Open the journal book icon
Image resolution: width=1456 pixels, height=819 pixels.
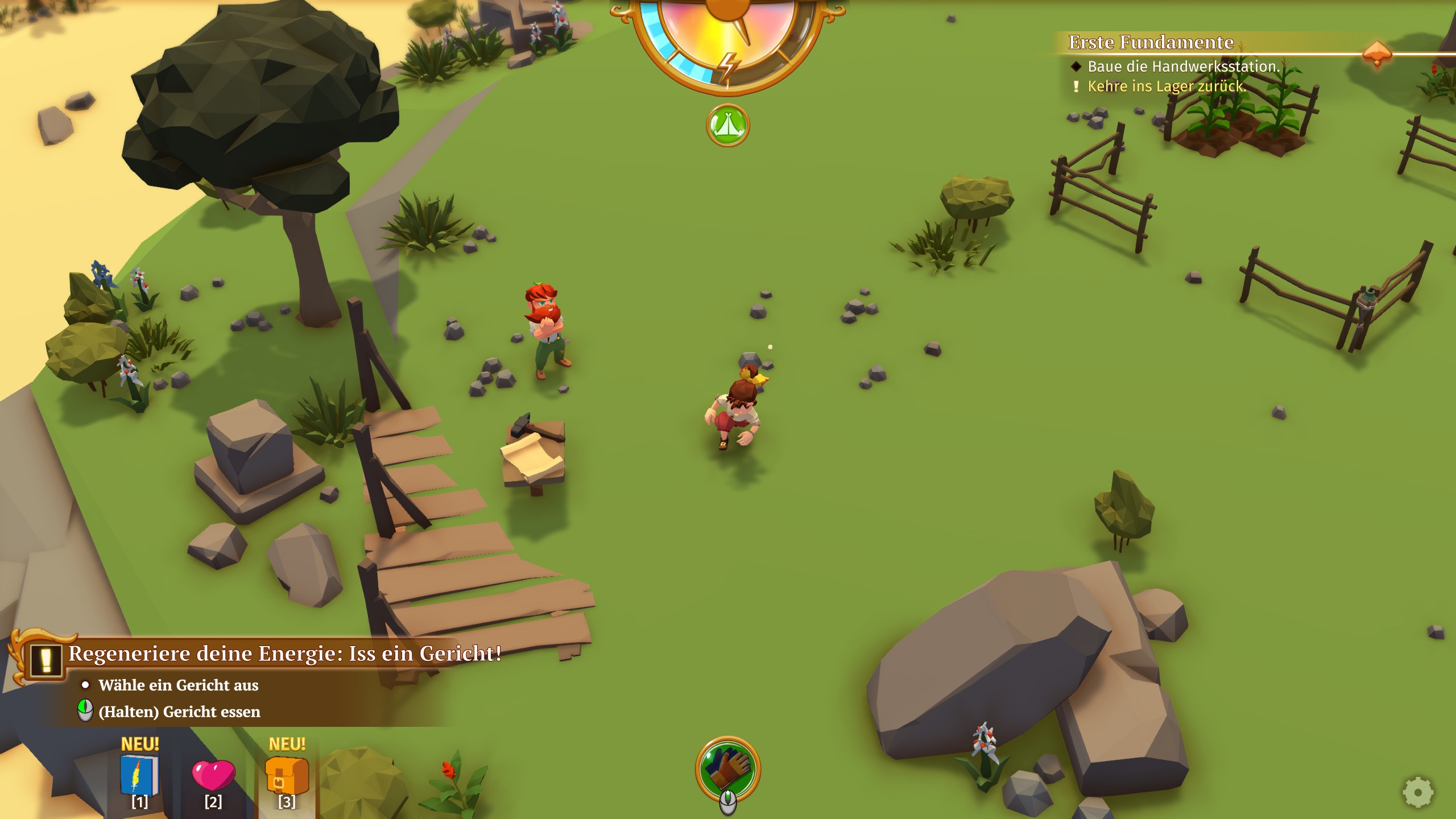tap(139, 774)
